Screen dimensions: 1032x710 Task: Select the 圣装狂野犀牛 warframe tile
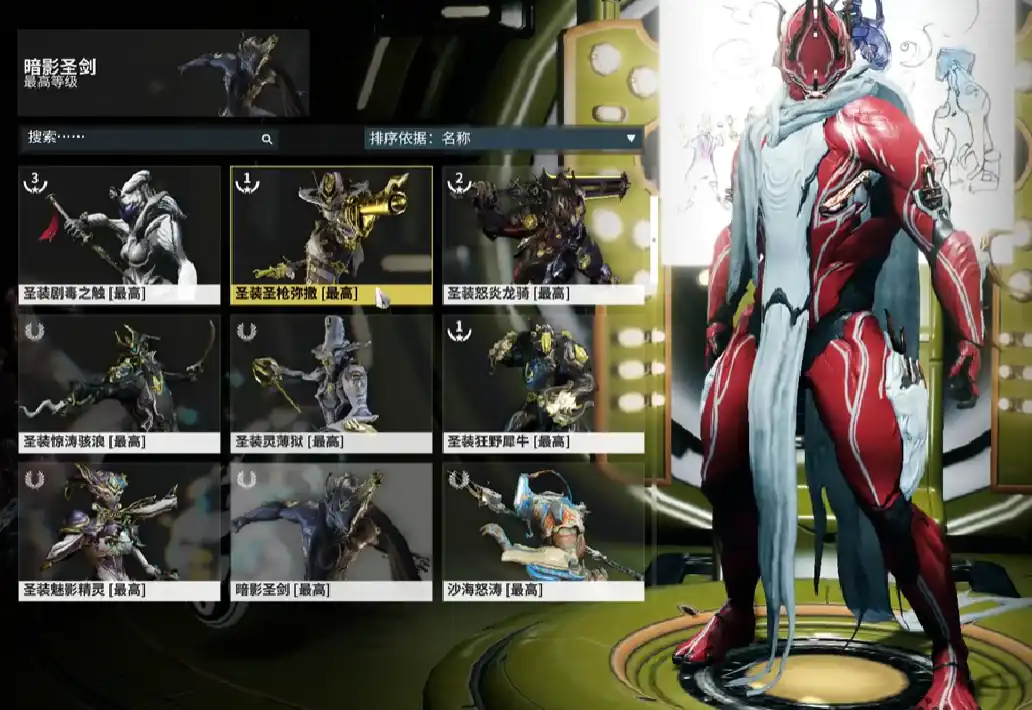pos(543,383)
